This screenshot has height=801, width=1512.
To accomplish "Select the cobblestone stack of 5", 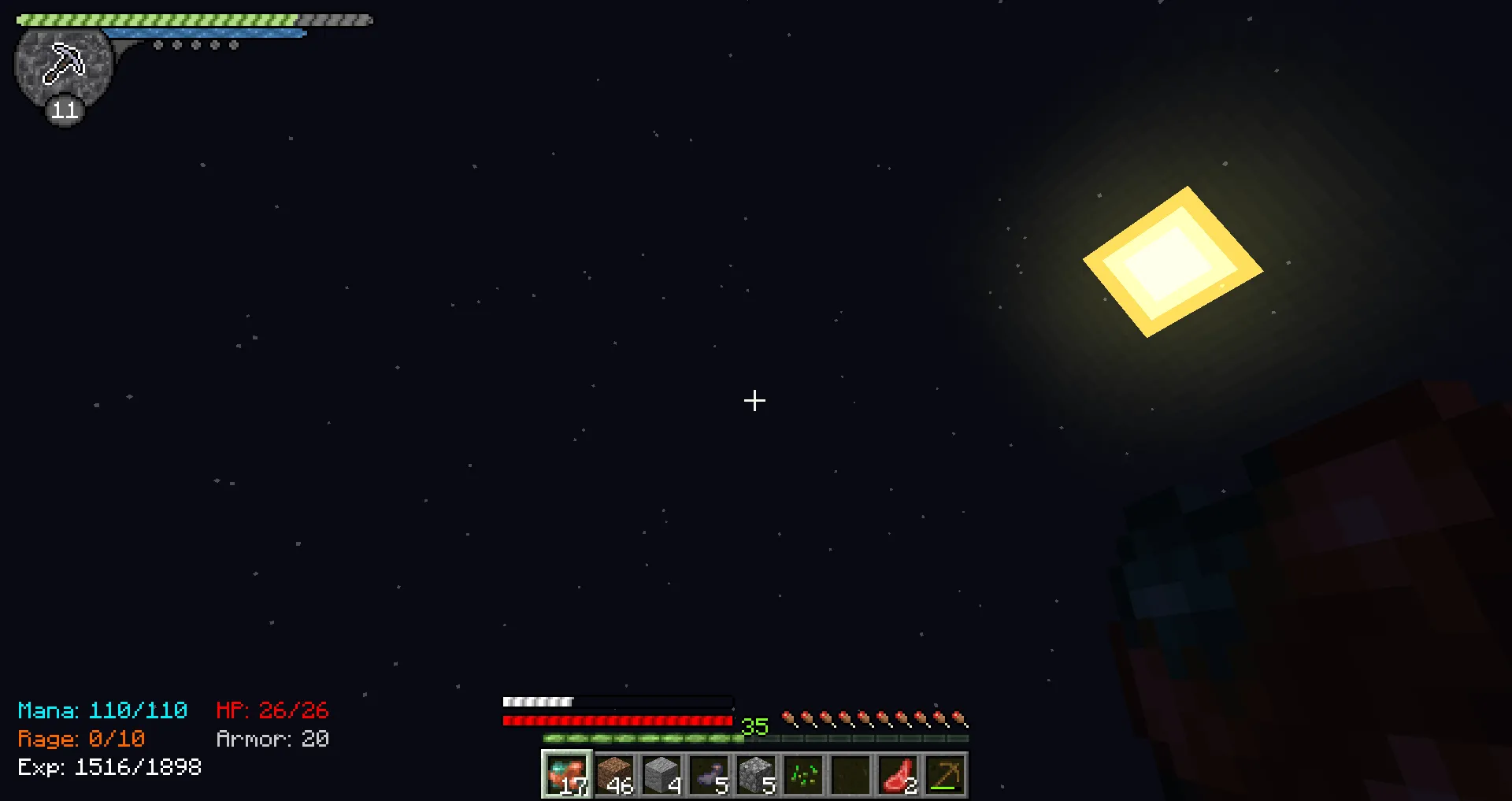I will pos(756,776).
